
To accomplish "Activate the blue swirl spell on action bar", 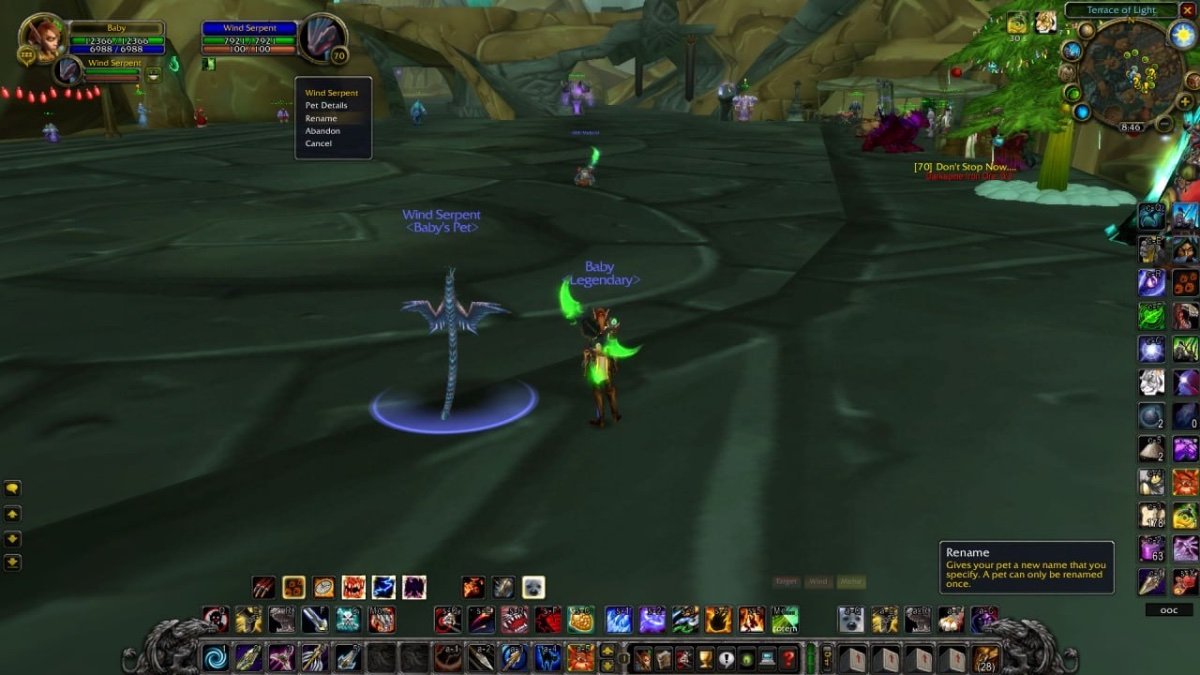I will (215, 657).
